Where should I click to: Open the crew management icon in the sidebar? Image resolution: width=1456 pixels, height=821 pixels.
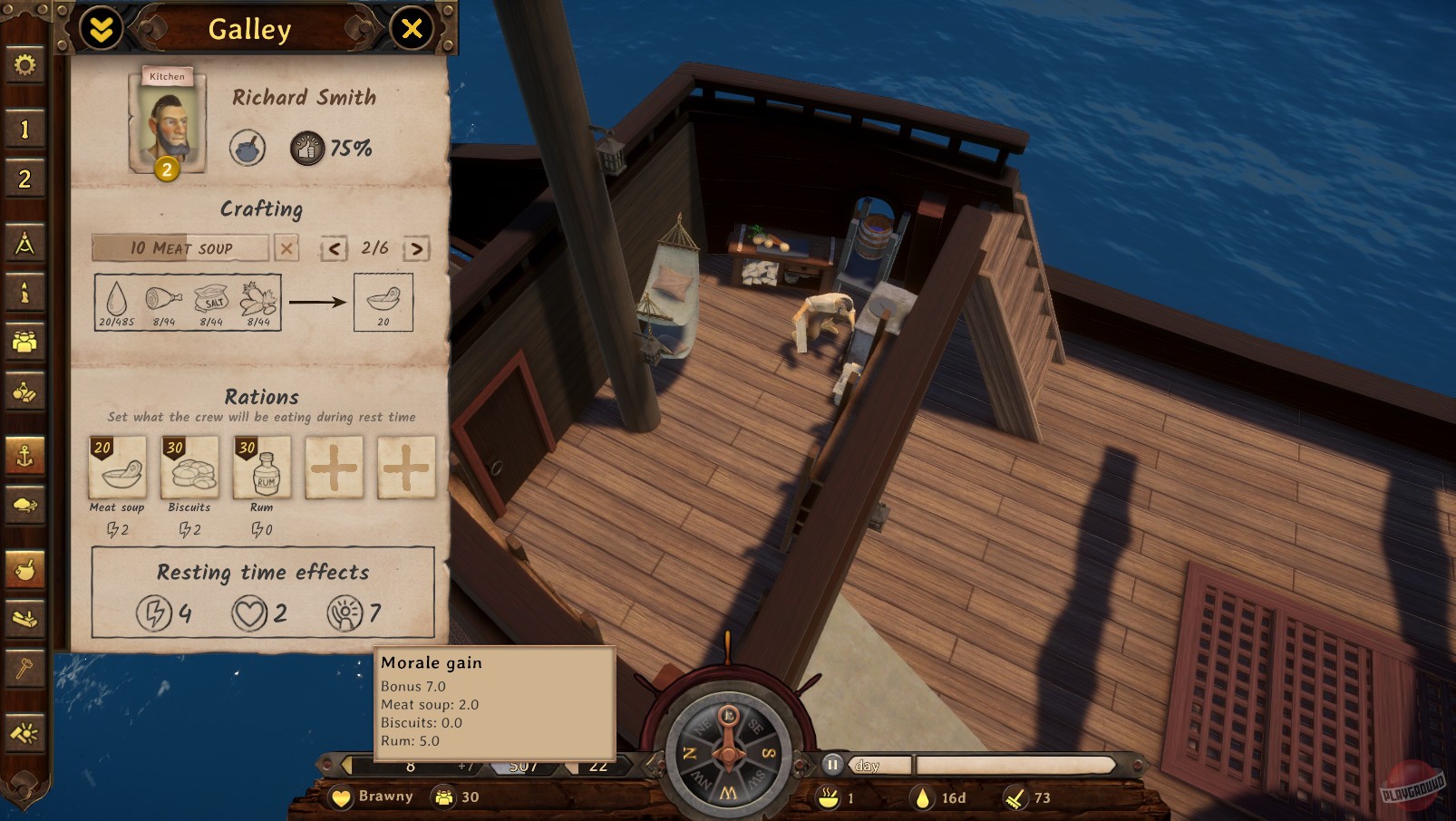click(x=24, y=343)
